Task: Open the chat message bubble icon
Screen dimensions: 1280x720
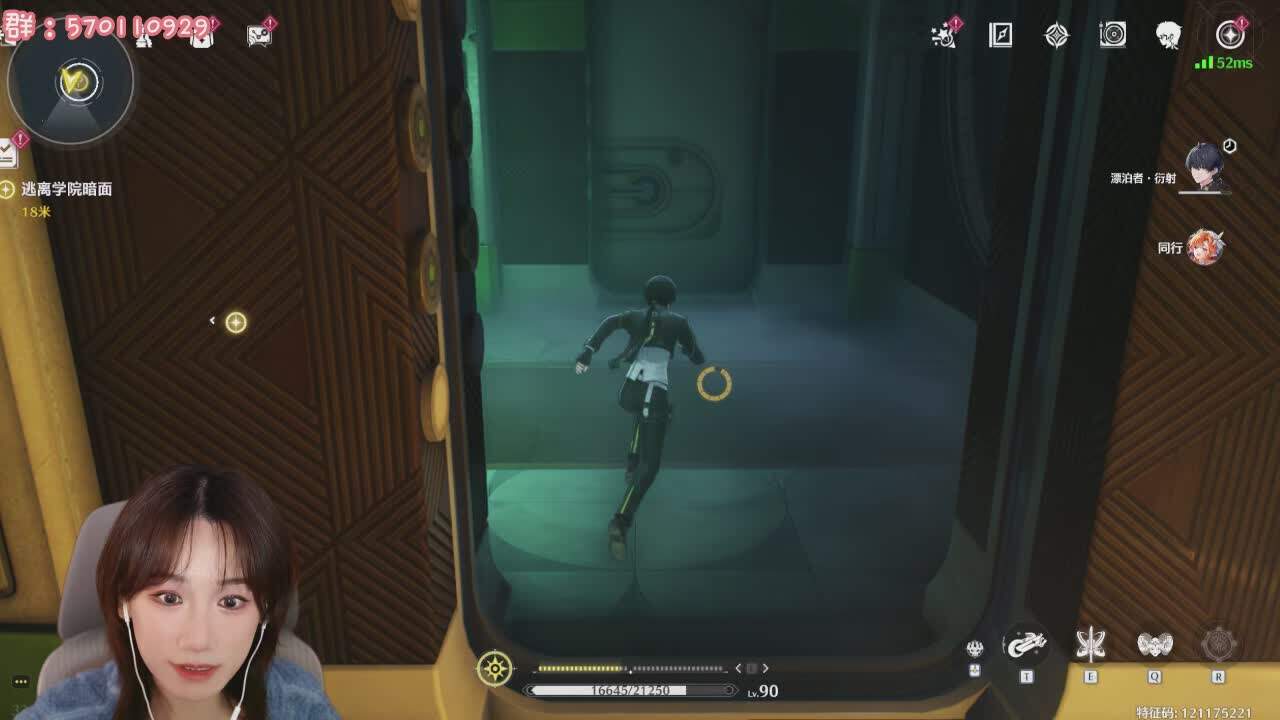Action: coord(259,34)
